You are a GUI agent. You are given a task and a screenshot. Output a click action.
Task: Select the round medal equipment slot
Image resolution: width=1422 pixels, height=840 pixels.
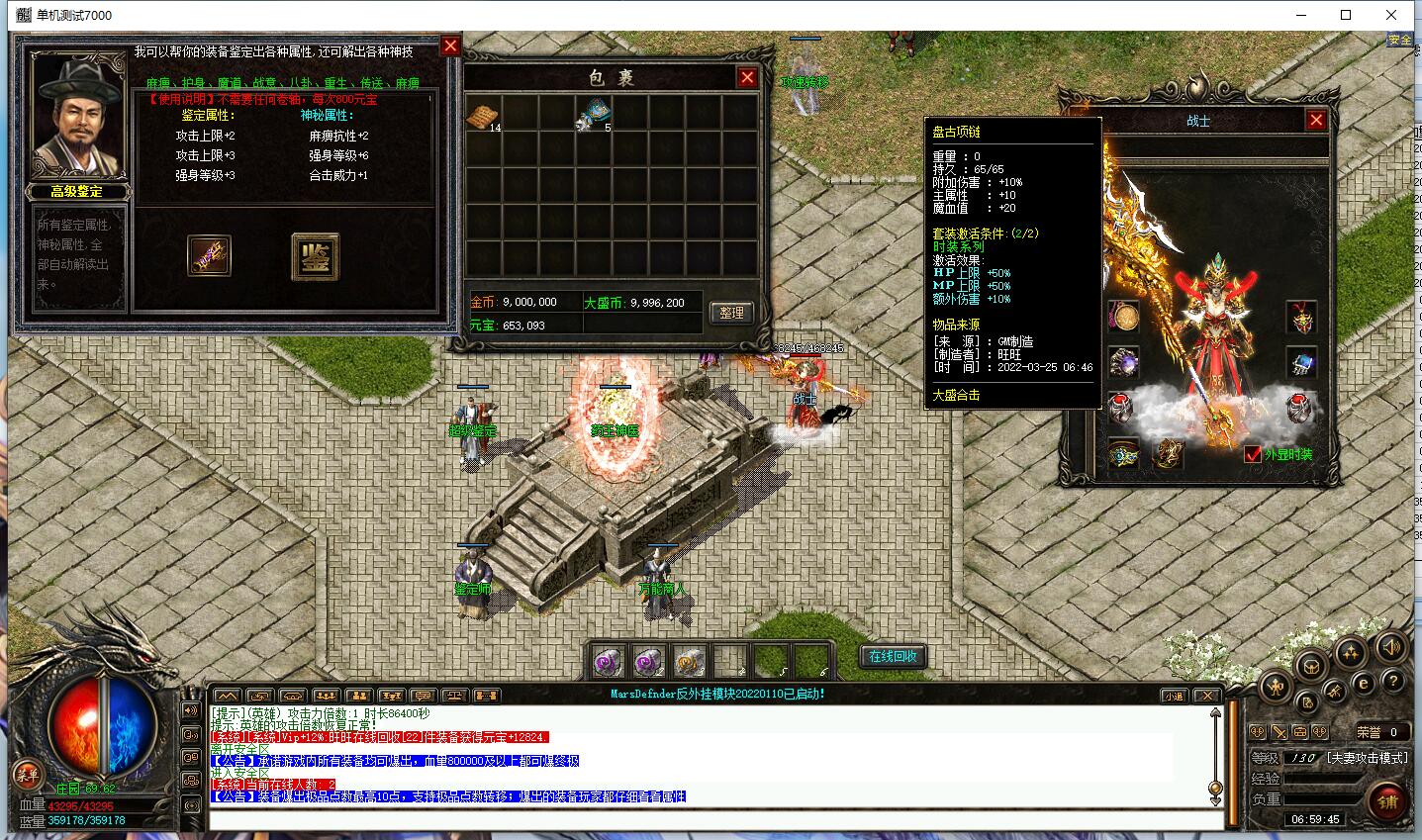(x=1124, y=317)
